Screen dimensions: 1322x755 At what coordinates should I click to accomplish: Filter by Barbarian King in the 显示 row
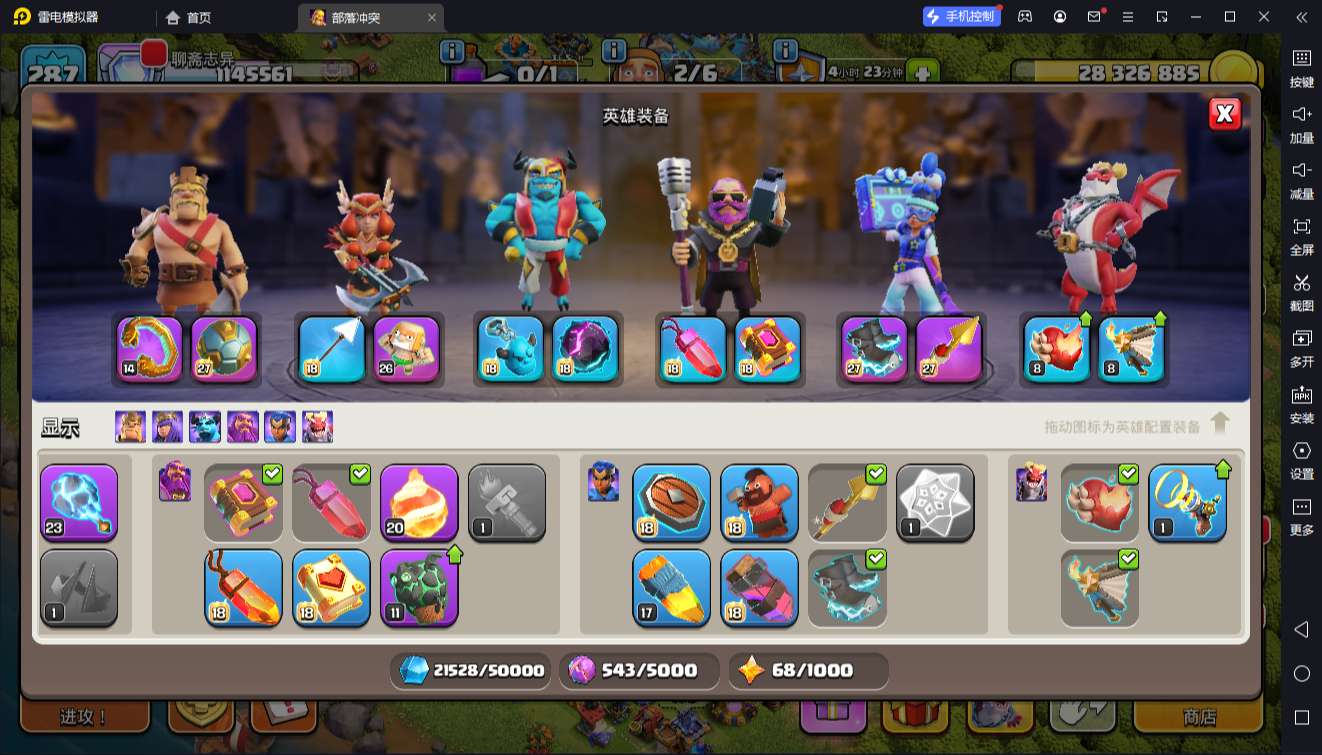tap(130, 427)
